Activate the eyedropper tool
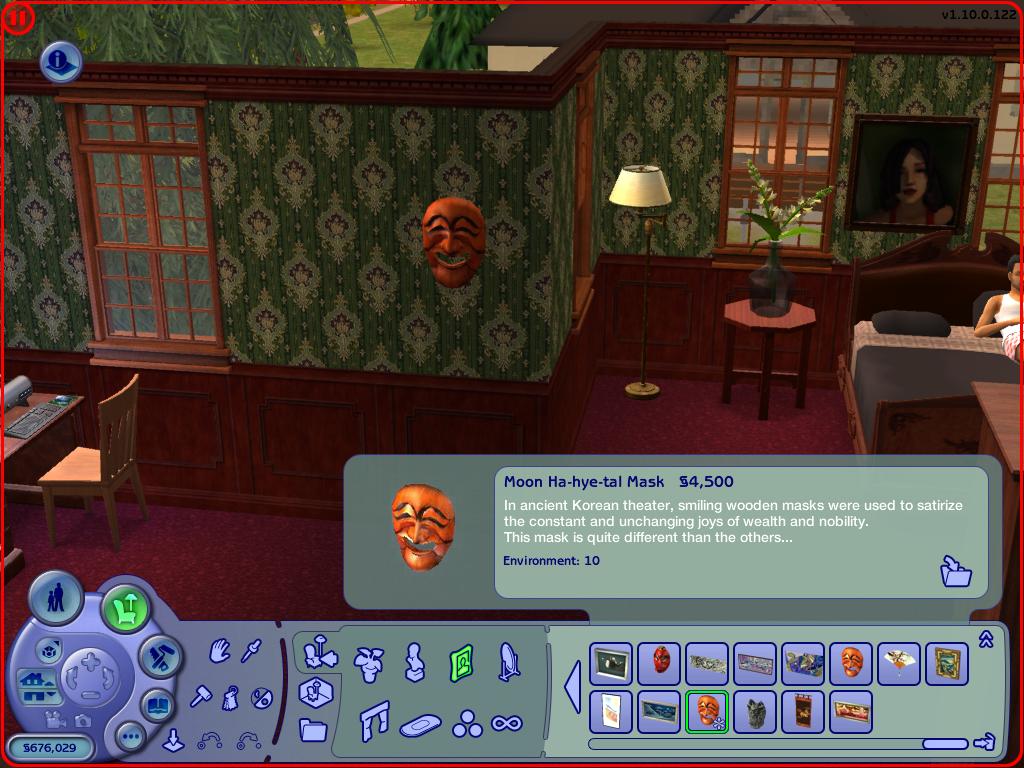The height and width of the screenshot is (768, 1024). (250, 651)
